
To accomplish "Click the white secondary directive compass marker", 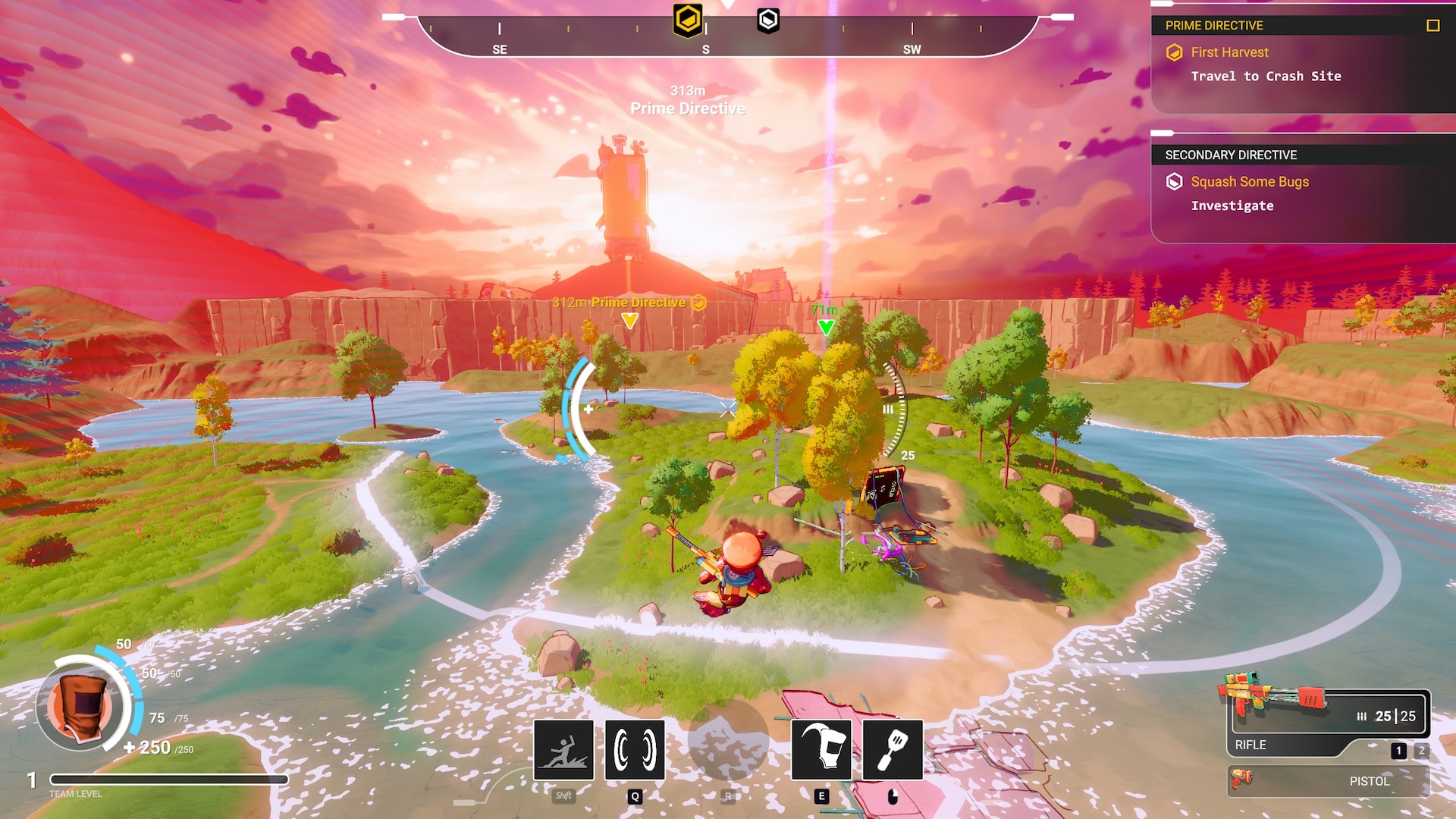I will point(768,20).
